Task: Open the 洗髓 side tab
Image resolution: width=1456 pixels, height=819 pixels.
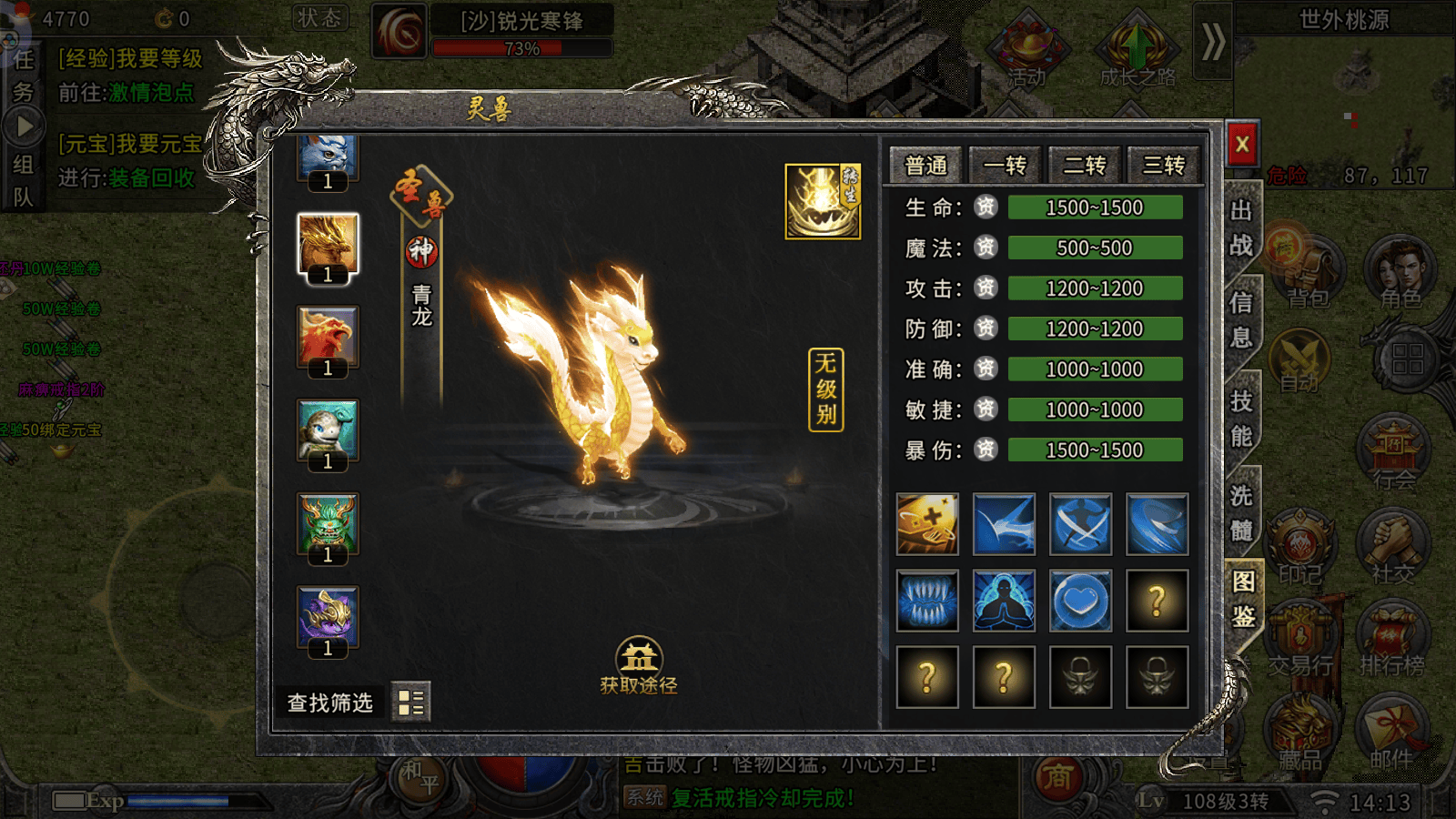Action: (1241, 512)
